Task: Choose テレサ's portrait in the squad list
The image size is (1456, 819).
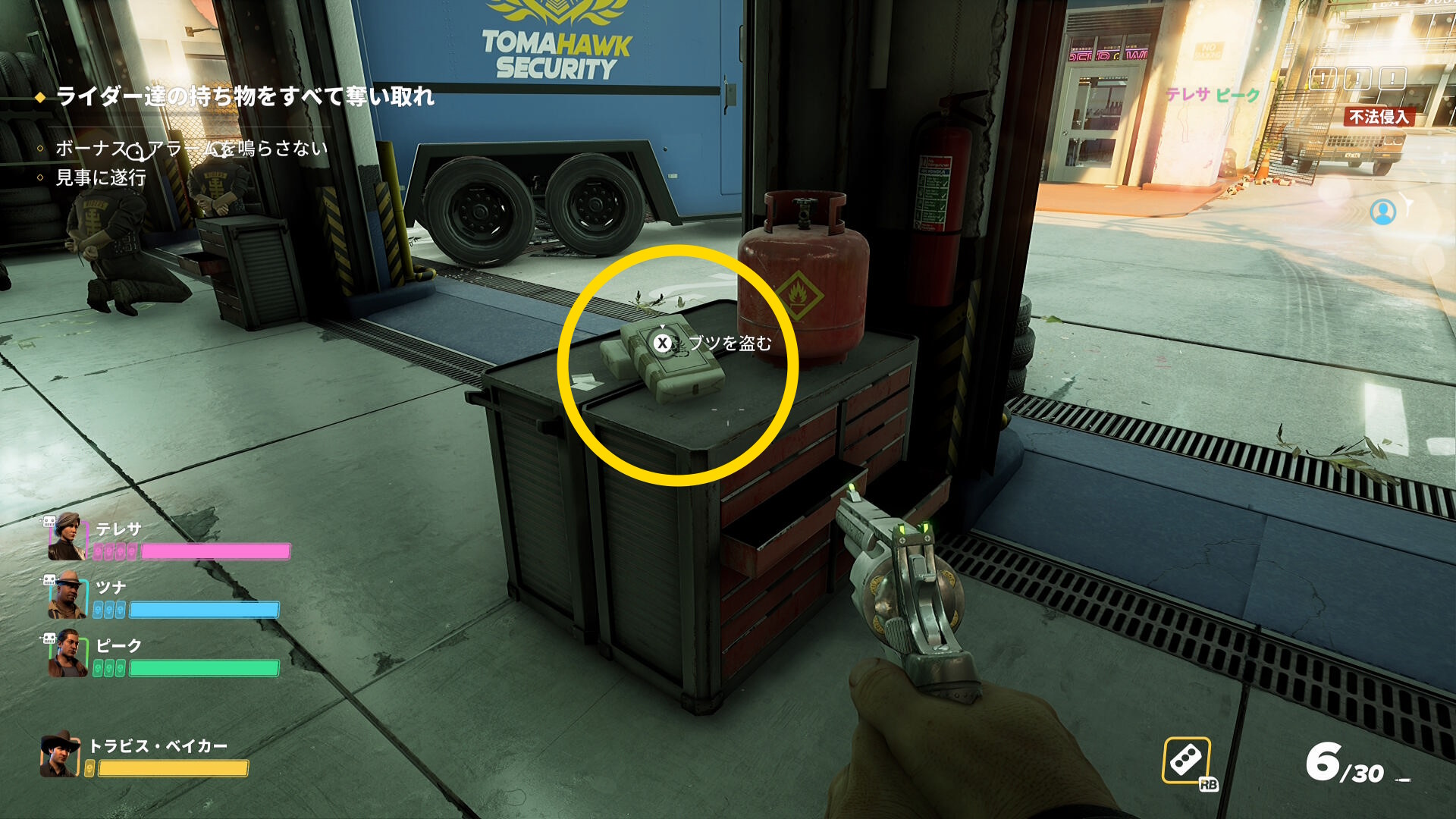Action: [x=67, y=536]
